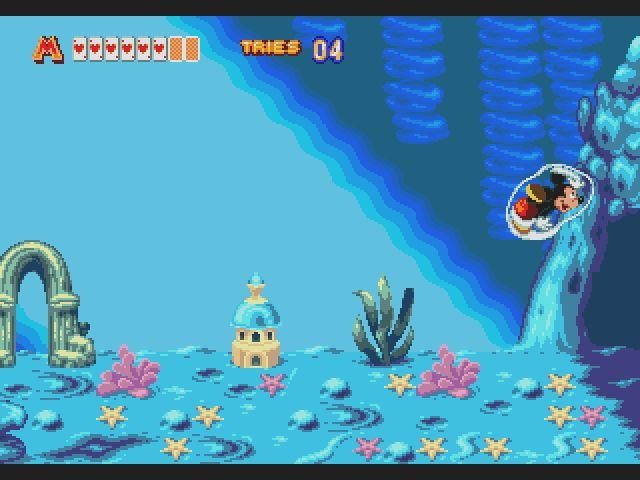Click the red M player emblem

[49, 48]
